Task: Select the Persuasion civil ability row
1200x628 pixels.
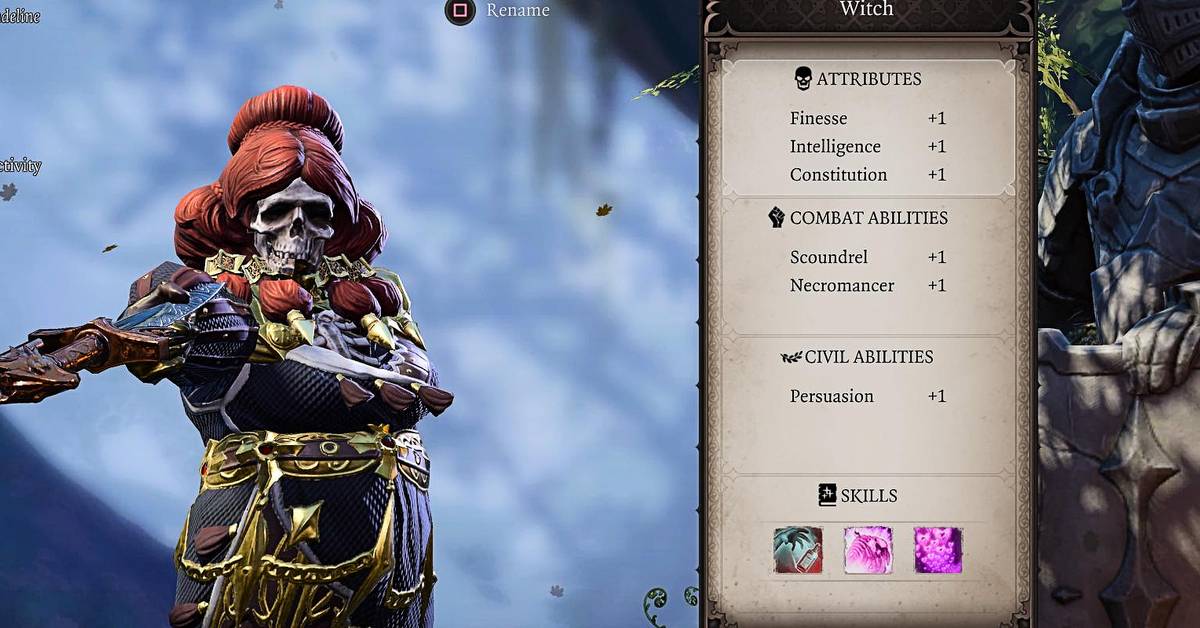Action: tap(867, 396)
